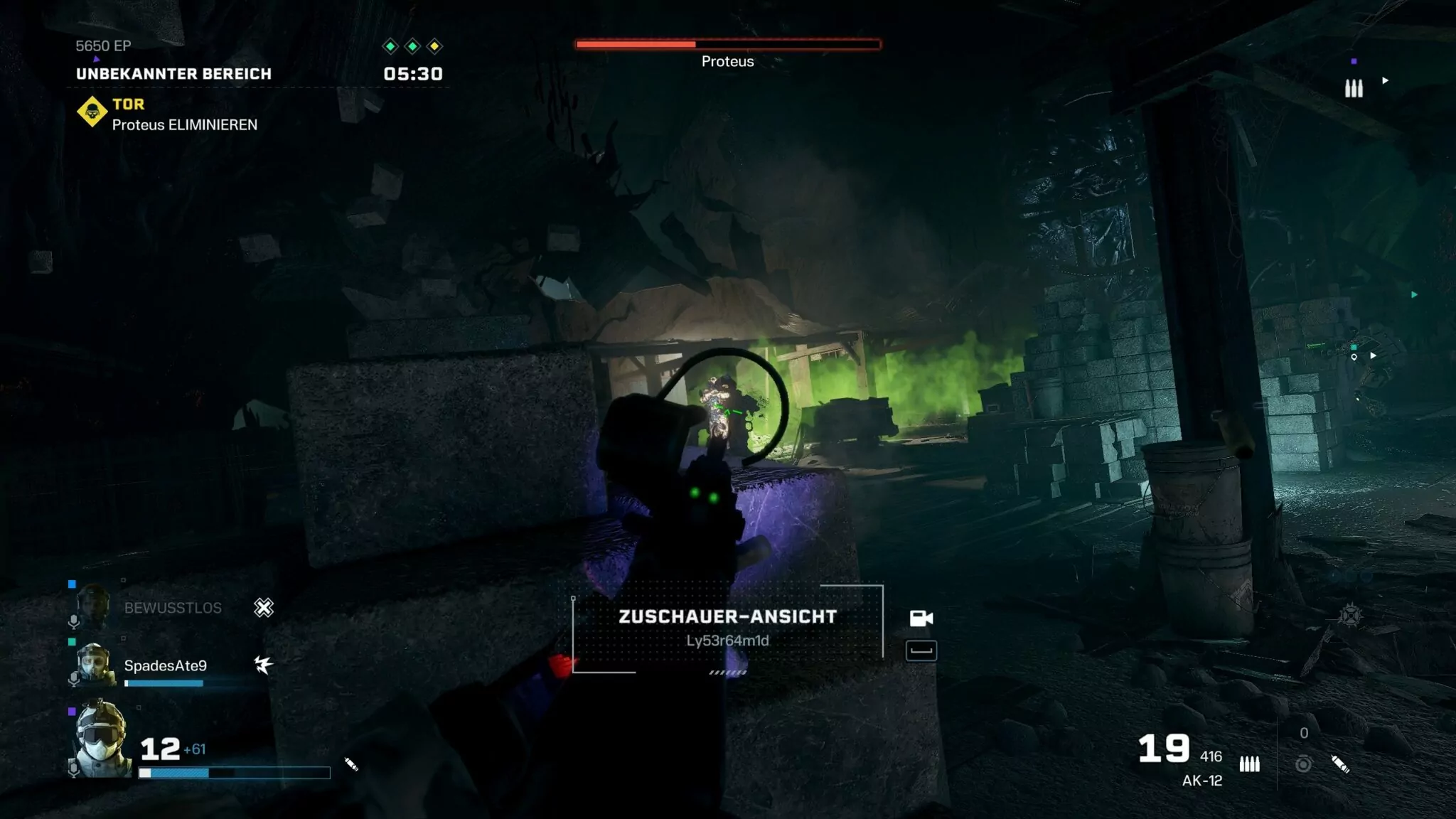1456x819 pixels.
Task: Click the ZUSCHAUER-ANSICHT spectator panel
Action: pyautogui.click(x=727, y=628)
